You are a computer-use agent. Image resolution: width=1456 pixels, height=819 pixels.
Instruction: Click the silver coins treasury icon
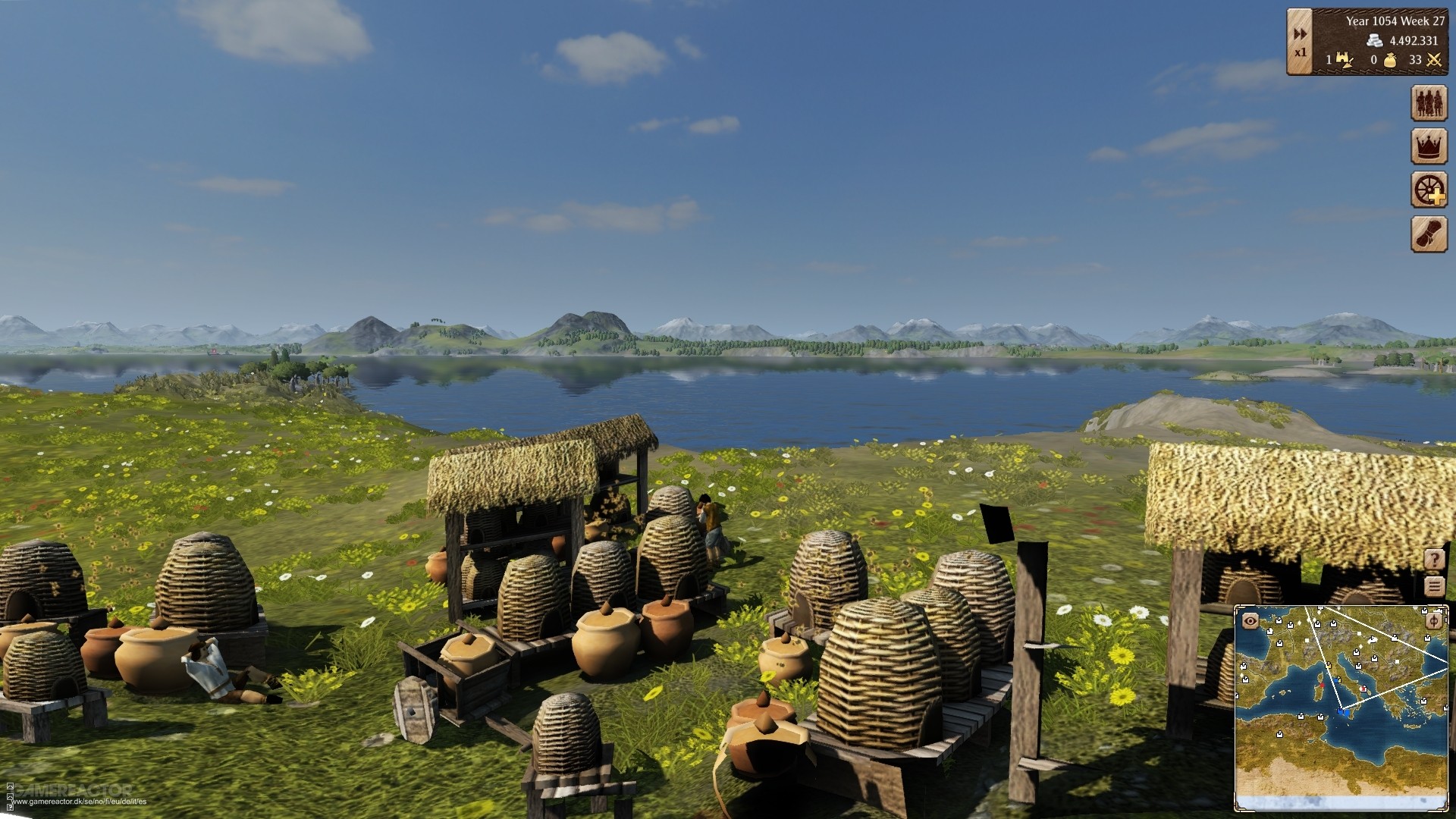coord(1375,41)
